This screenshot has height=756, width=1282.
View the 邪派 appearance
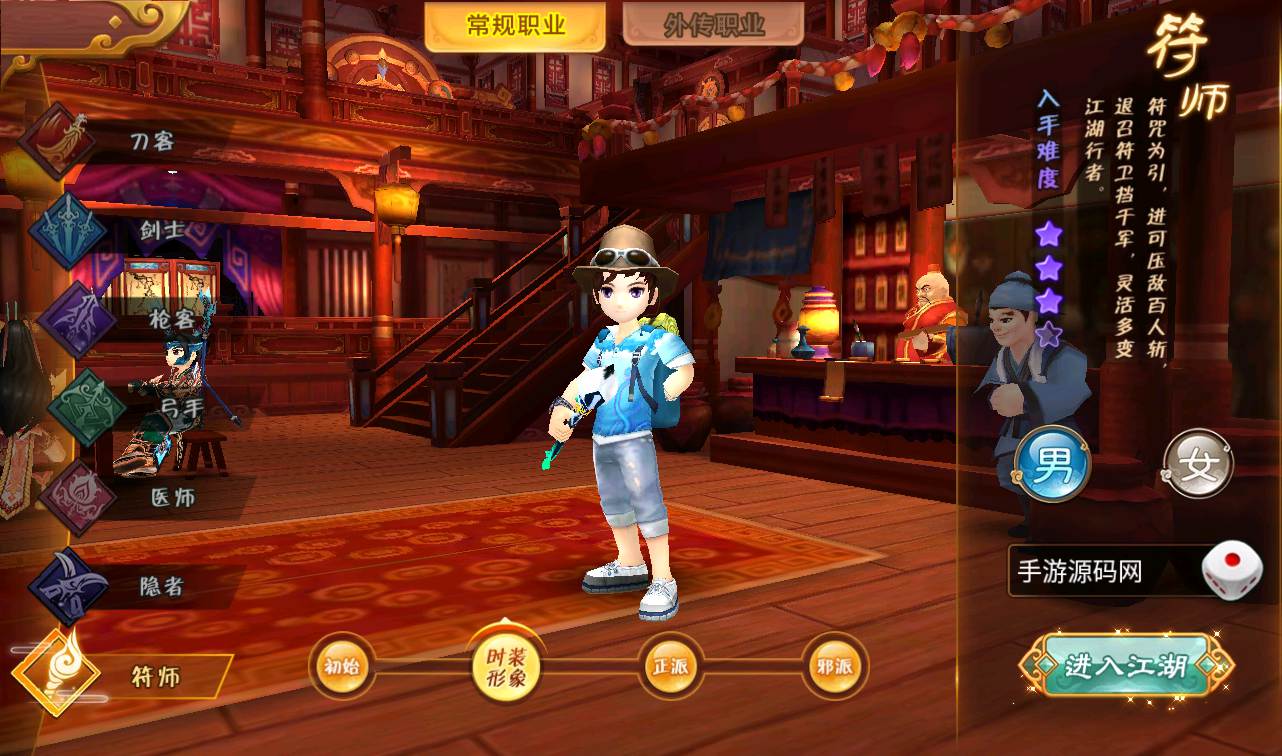coord(834,667)
